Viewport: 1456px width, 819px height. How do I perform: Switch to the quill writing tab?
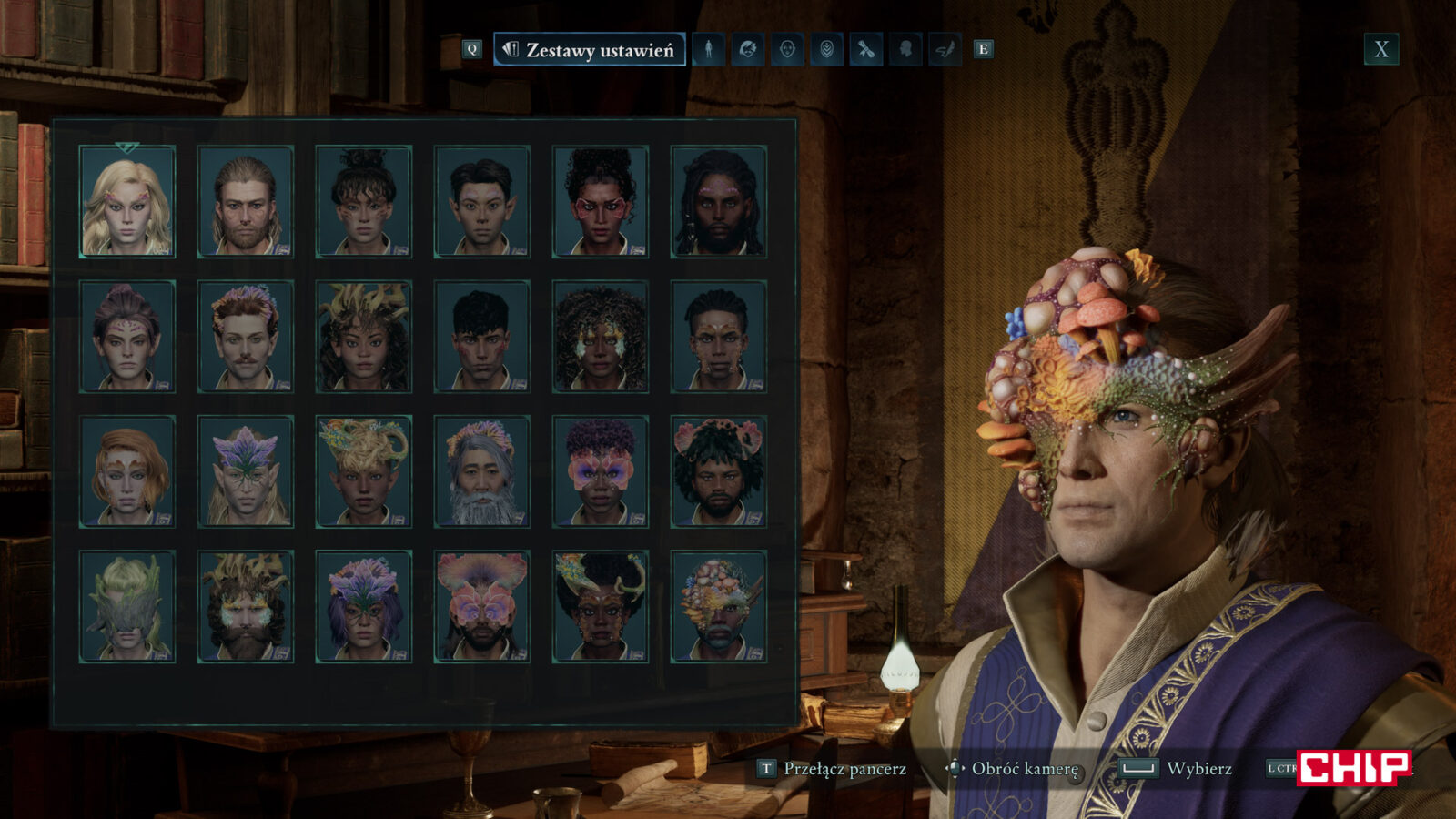click(x=945, y=49)
